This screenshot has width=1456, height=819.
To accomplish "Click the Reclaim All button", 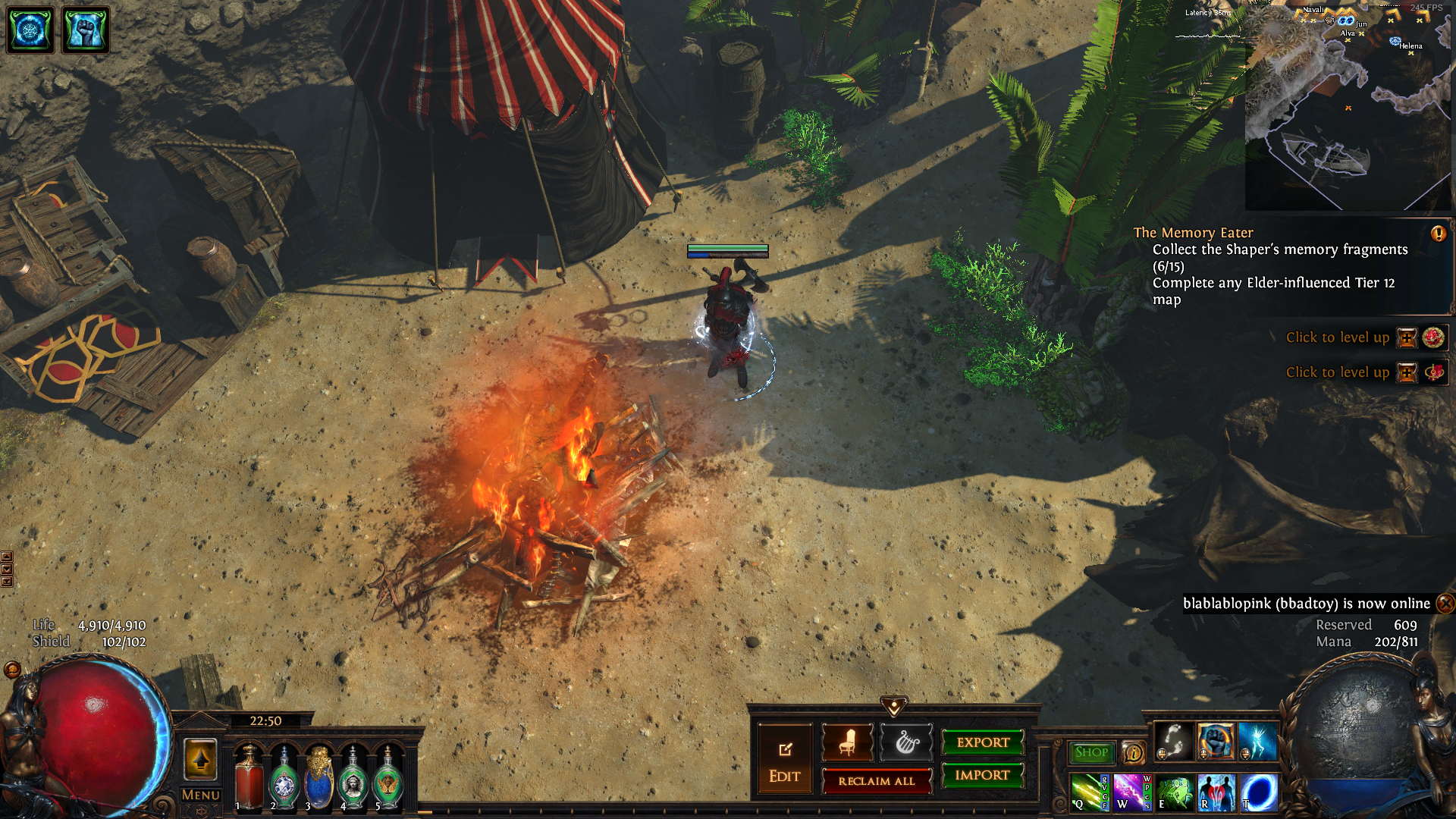I will [x=876, y=781].
